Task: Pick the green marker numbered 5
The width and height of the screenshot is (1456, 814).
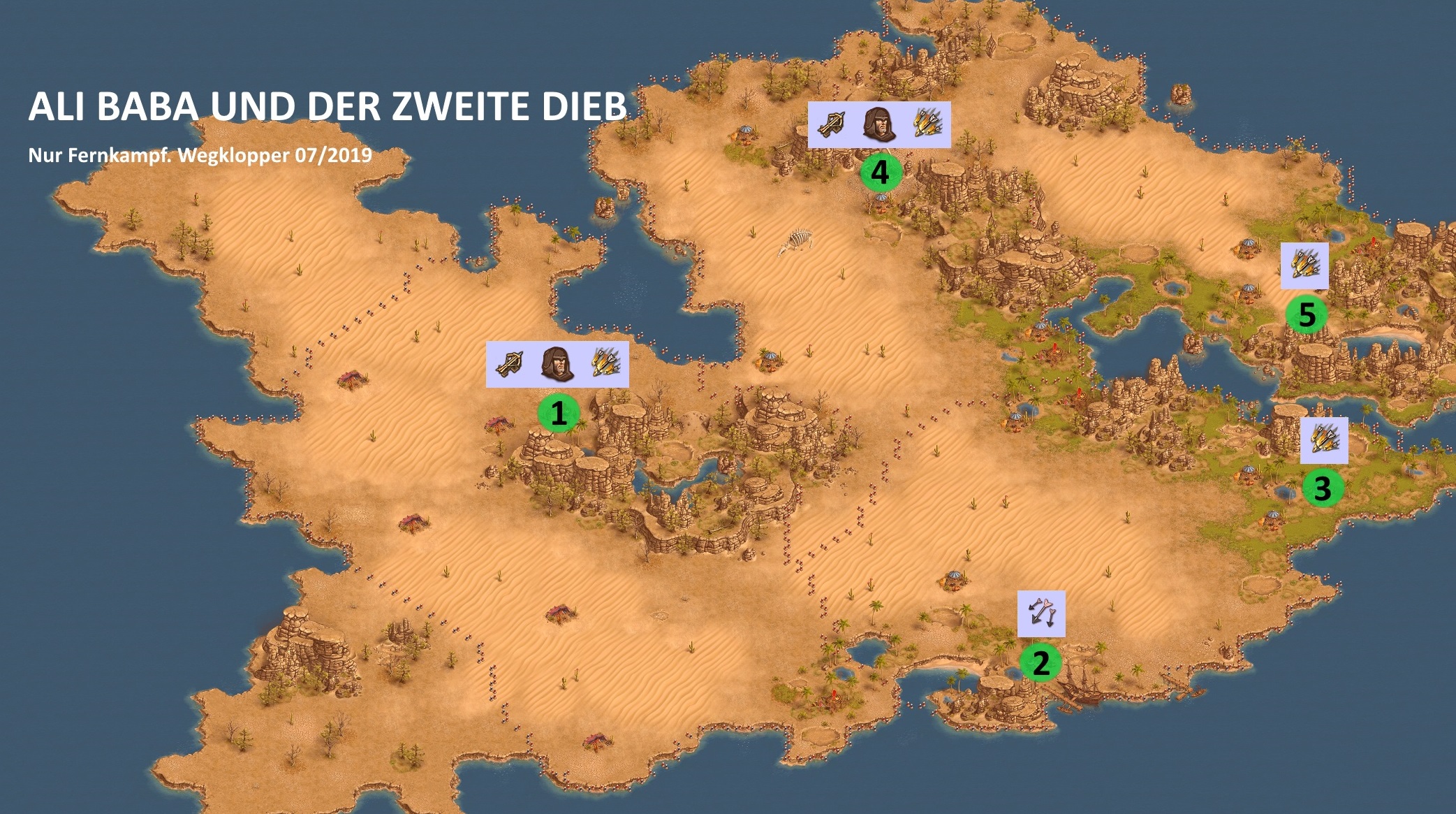Action: pos(1307,314)
